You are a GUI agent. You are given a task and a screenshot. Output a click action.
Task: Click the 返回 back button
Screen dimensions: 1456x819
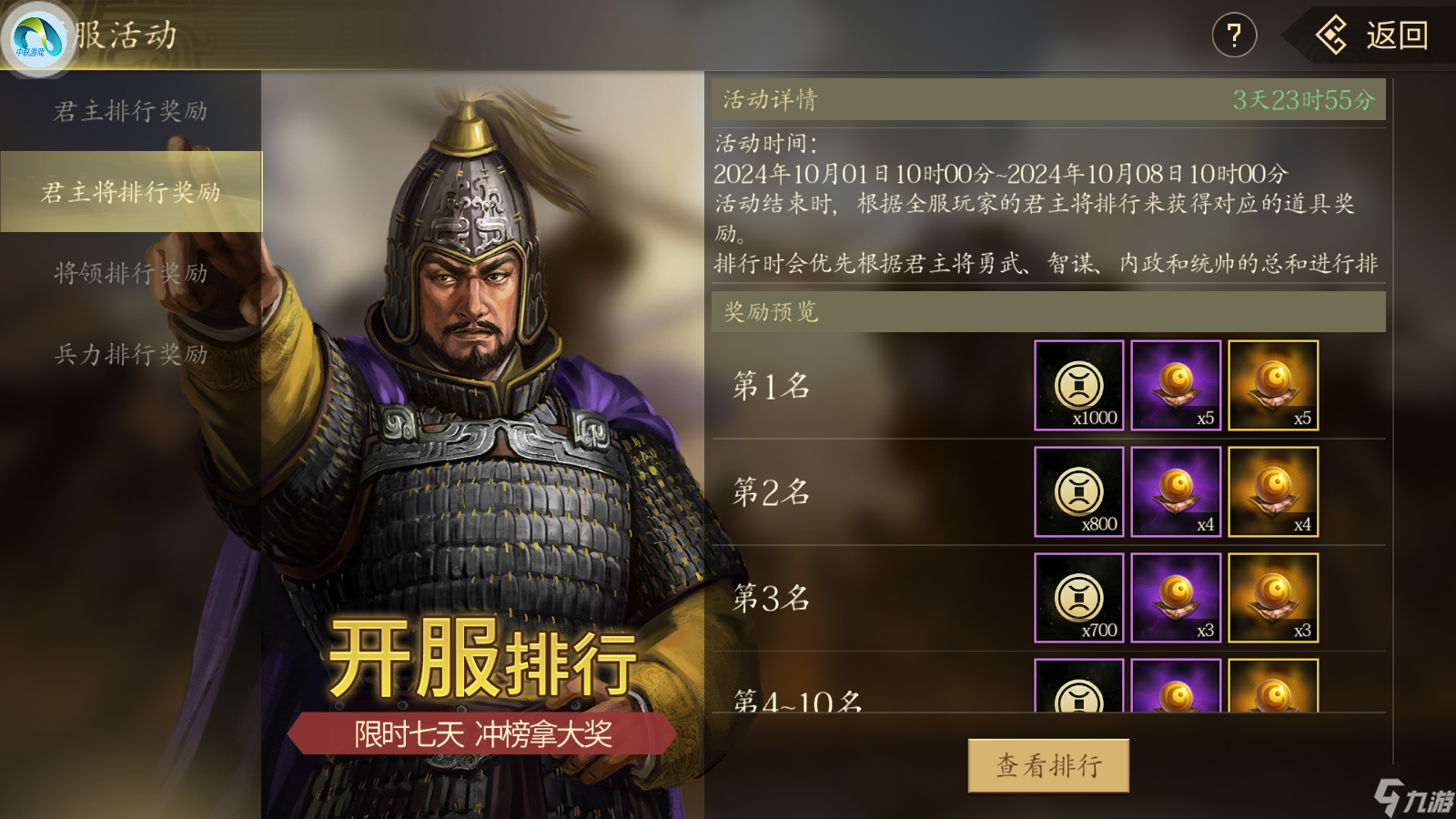point(1383,36)
